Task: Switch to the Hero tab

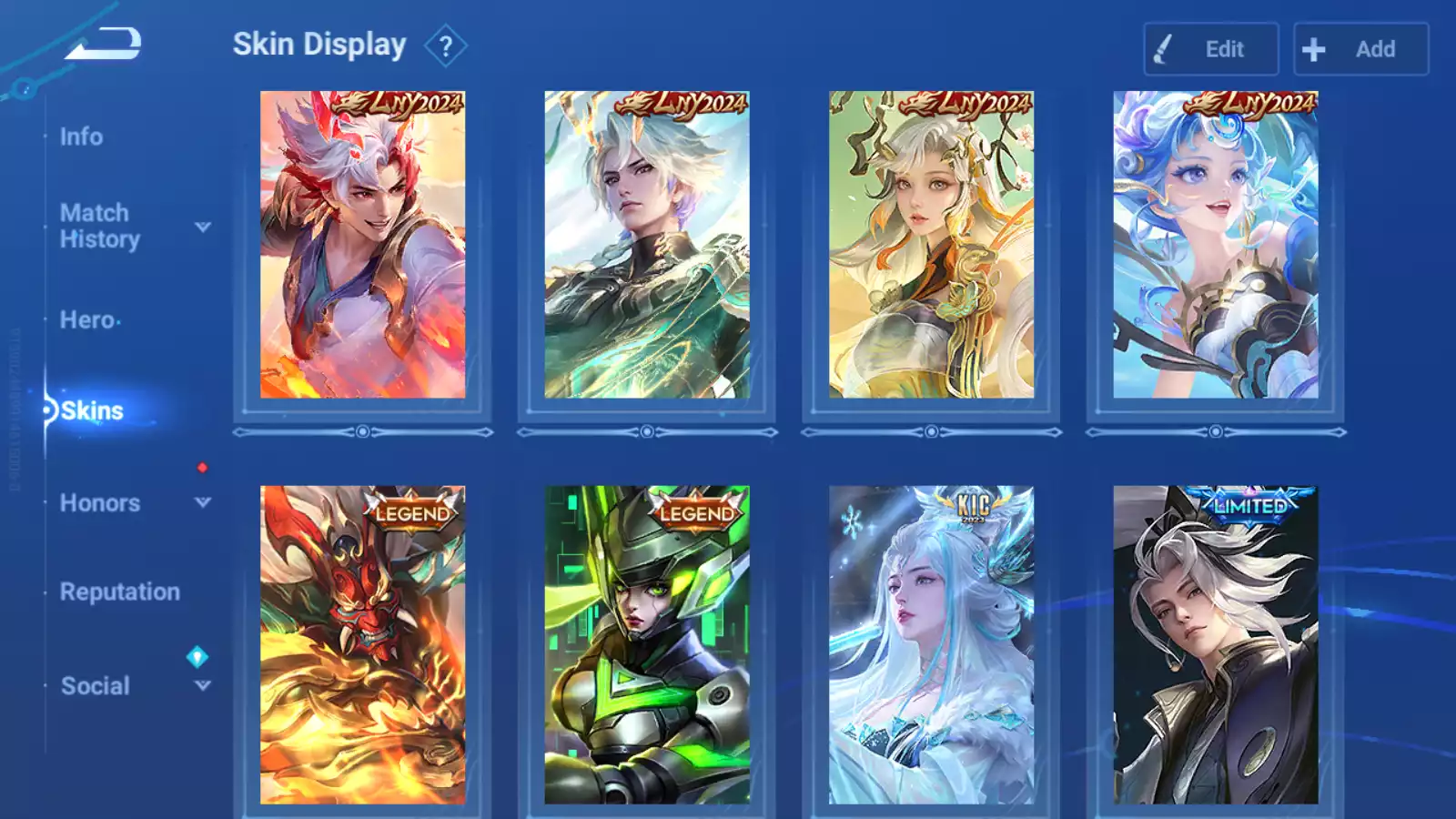Action: [x=87, y=320]
